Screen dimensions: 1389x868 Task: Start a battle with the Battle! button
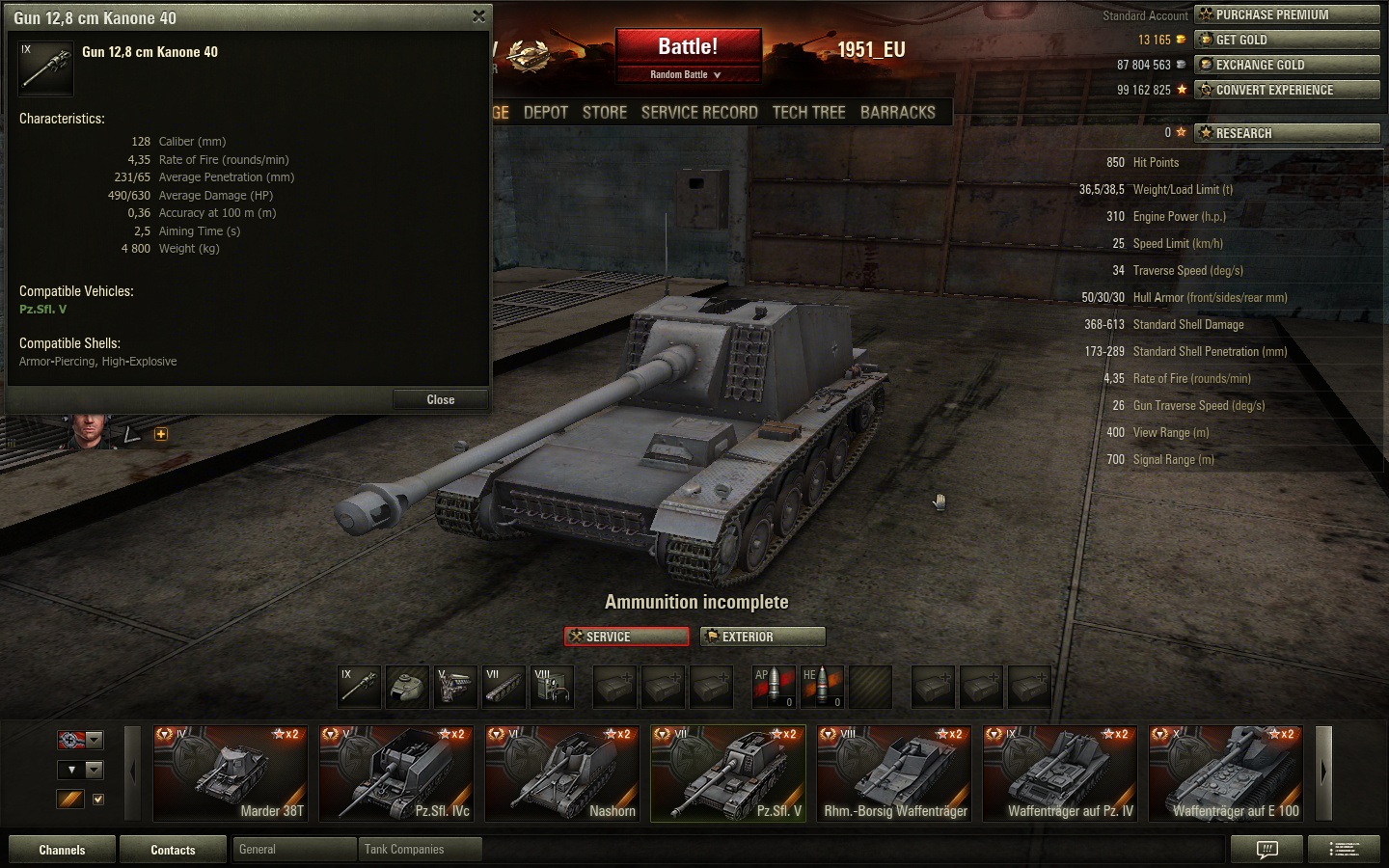(688, 46)
